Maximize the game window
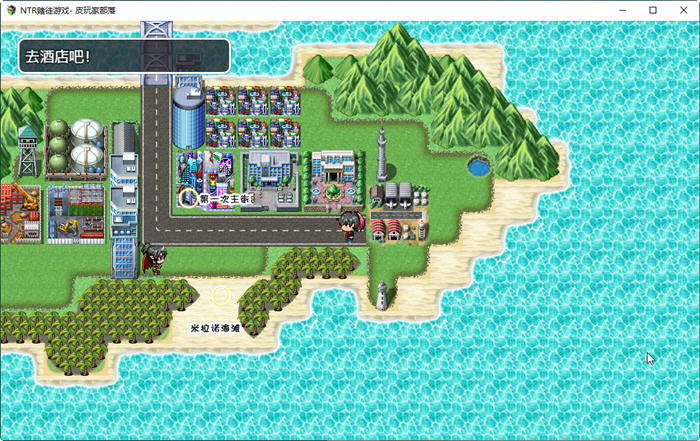700x441 pixels. [652, 10]
